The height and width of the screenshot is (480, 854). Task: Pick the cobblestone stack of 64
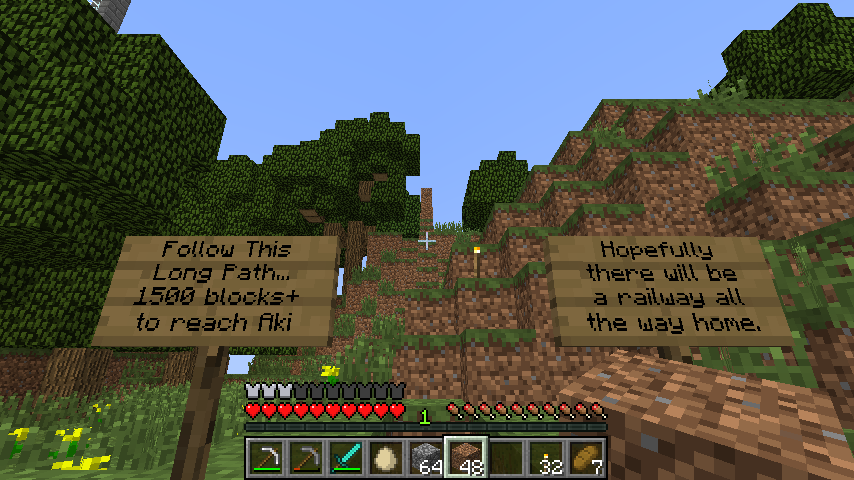pos(426,458)
